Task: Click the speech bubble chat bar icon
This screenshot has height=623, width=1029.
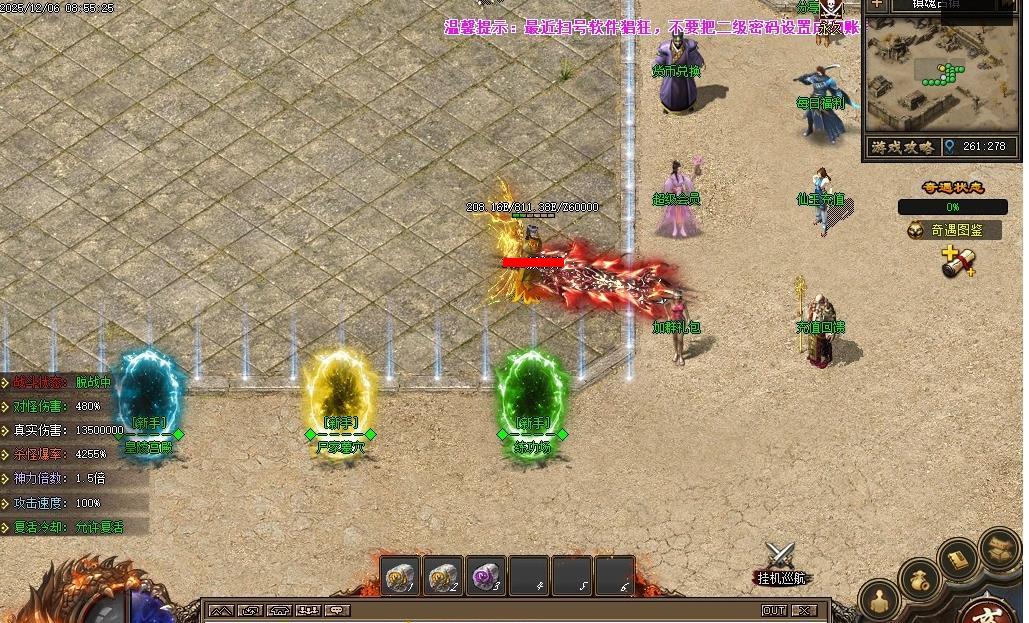Action: 339,610
